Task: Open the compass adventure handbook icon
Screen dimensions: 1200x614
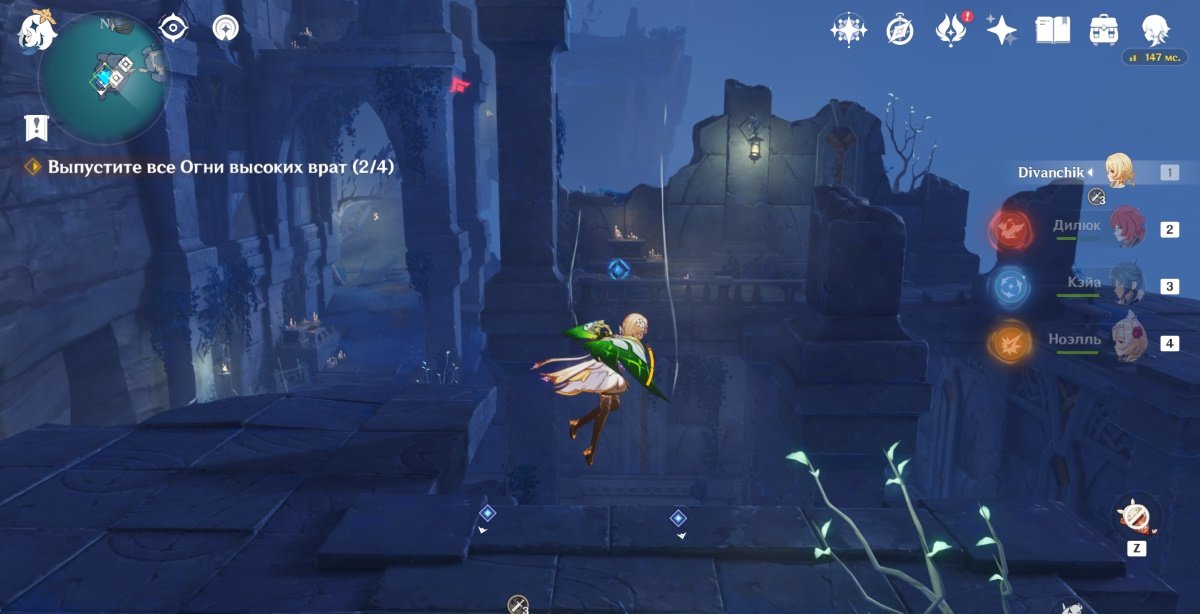Action: point(900,30)
